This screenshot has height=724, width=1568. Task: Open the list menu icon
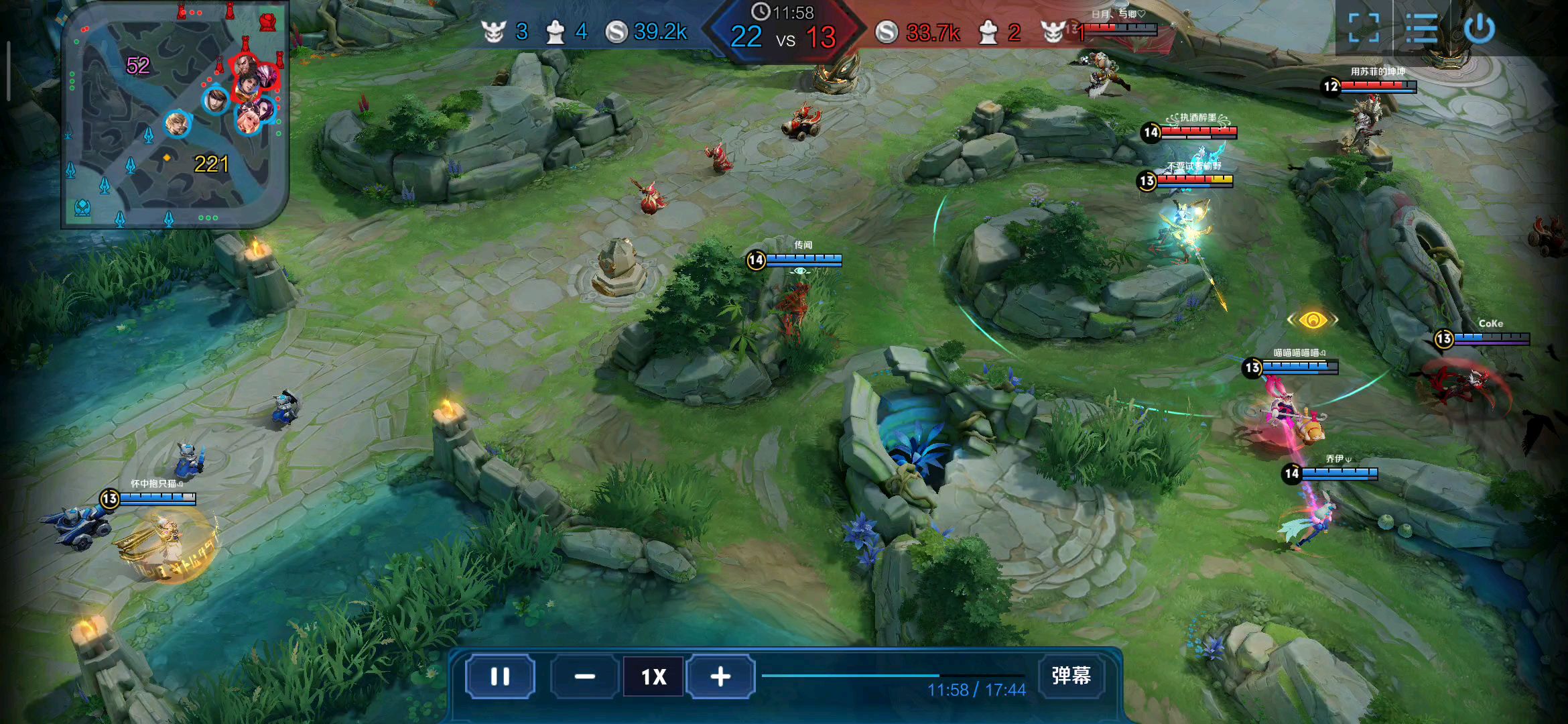point(1421,28)
